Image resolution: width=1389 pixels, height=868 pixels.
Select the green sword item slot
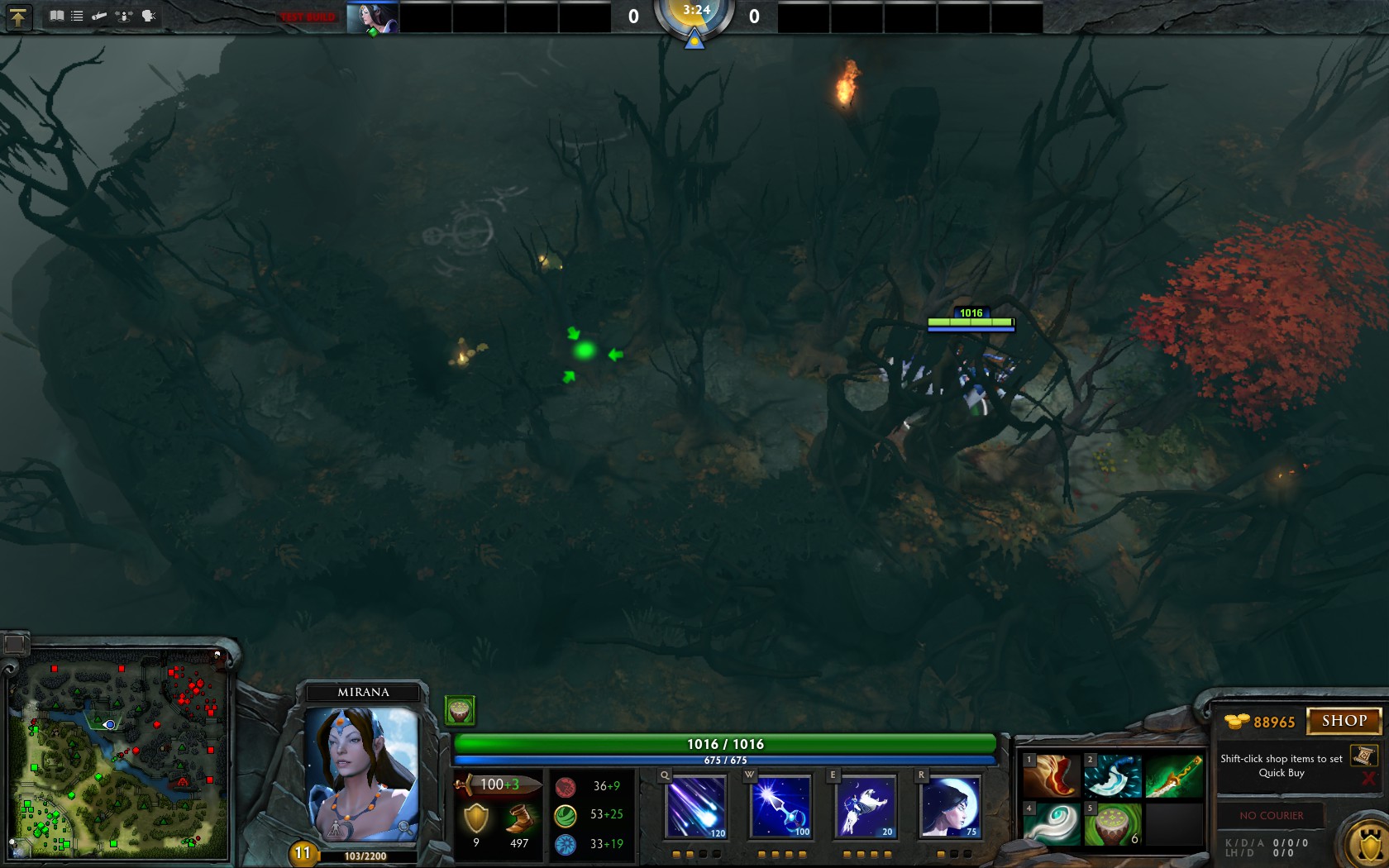[x=1173, y=775]
